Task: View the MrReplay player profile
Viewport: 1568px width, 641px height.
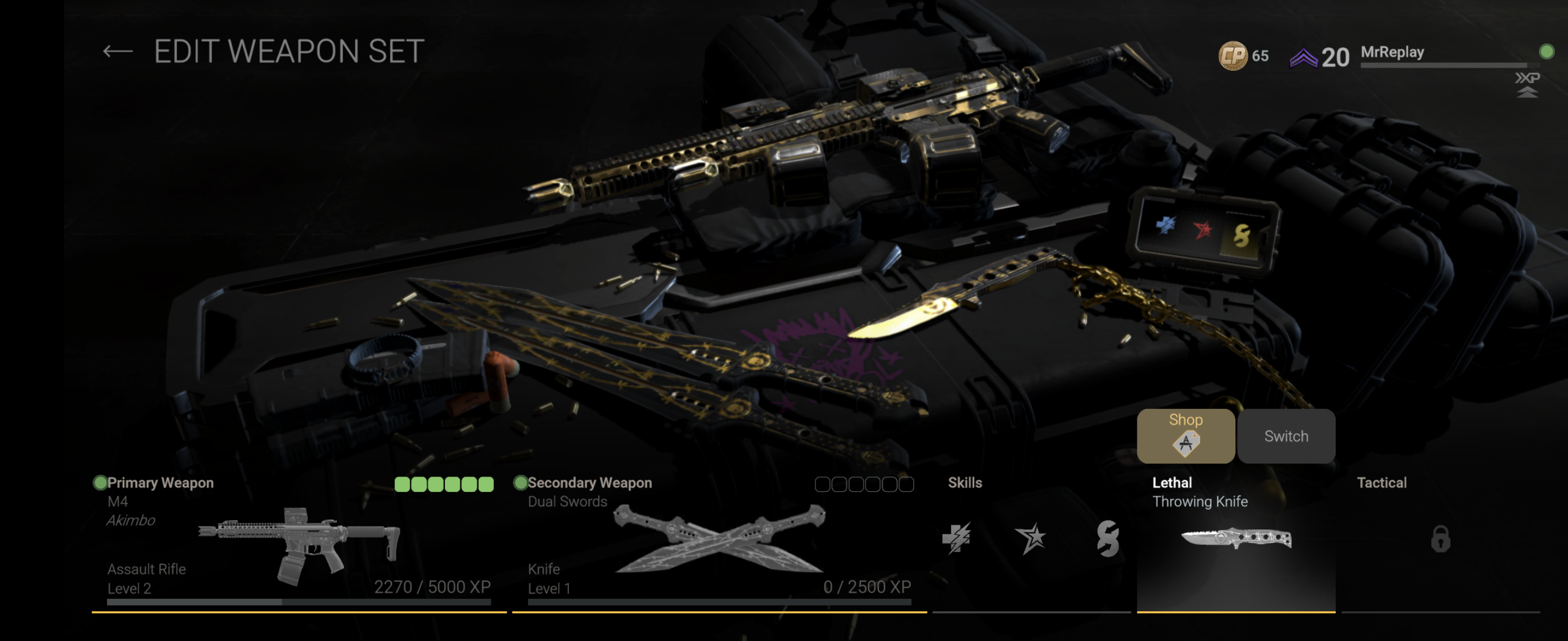Action: coord(1392,52)
